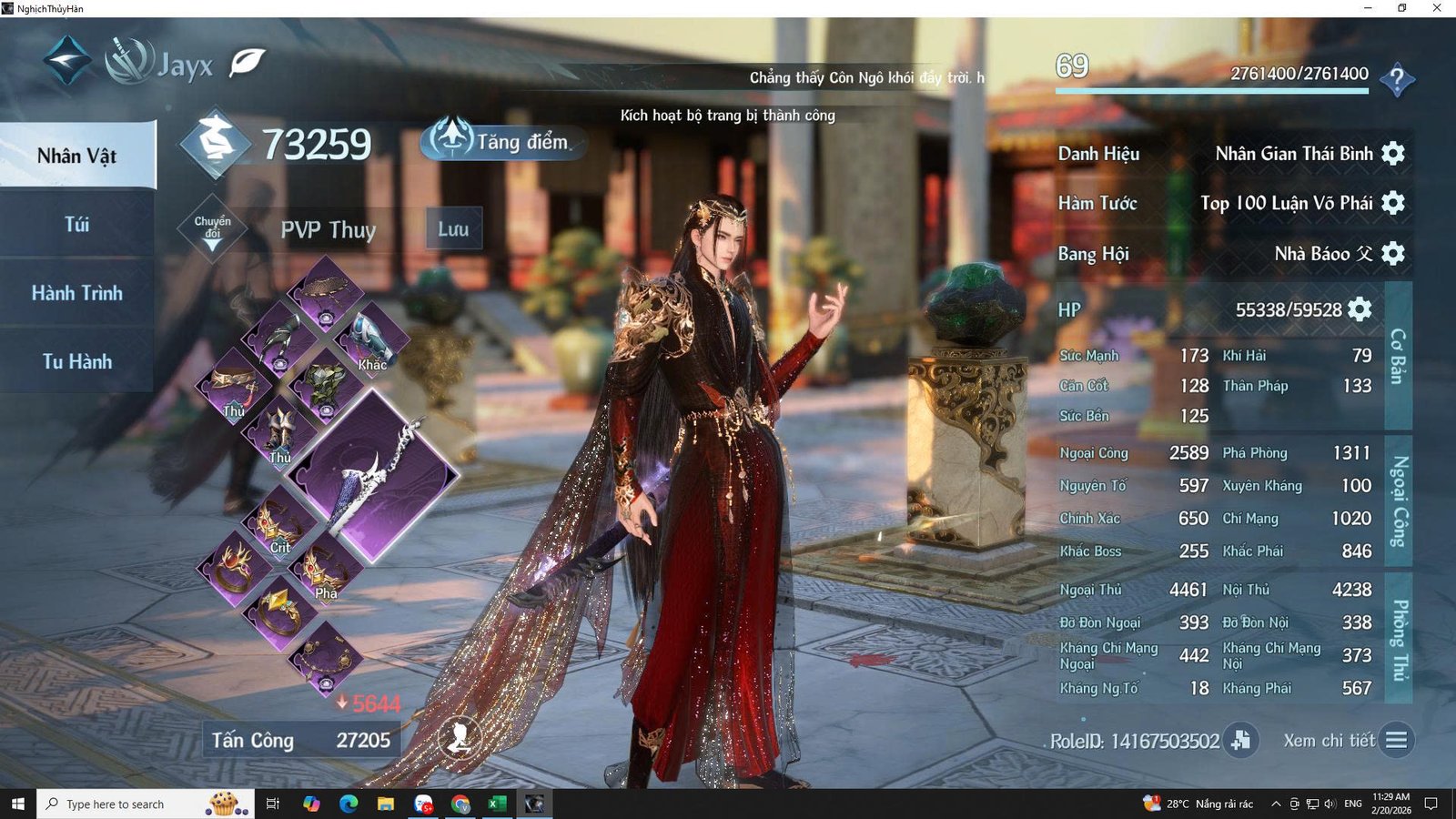Open the Bang Hội guild settings gear

point(1394,254)
